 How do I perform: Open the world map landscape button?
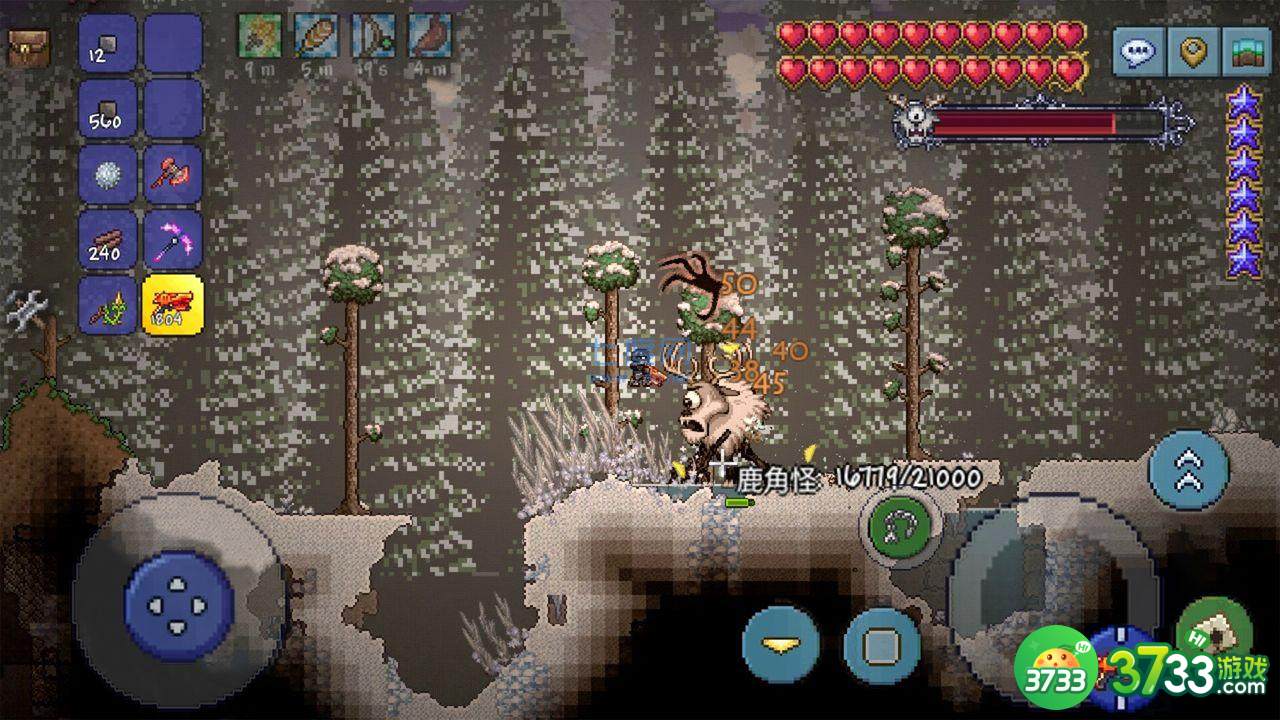tap(1247, 51)
